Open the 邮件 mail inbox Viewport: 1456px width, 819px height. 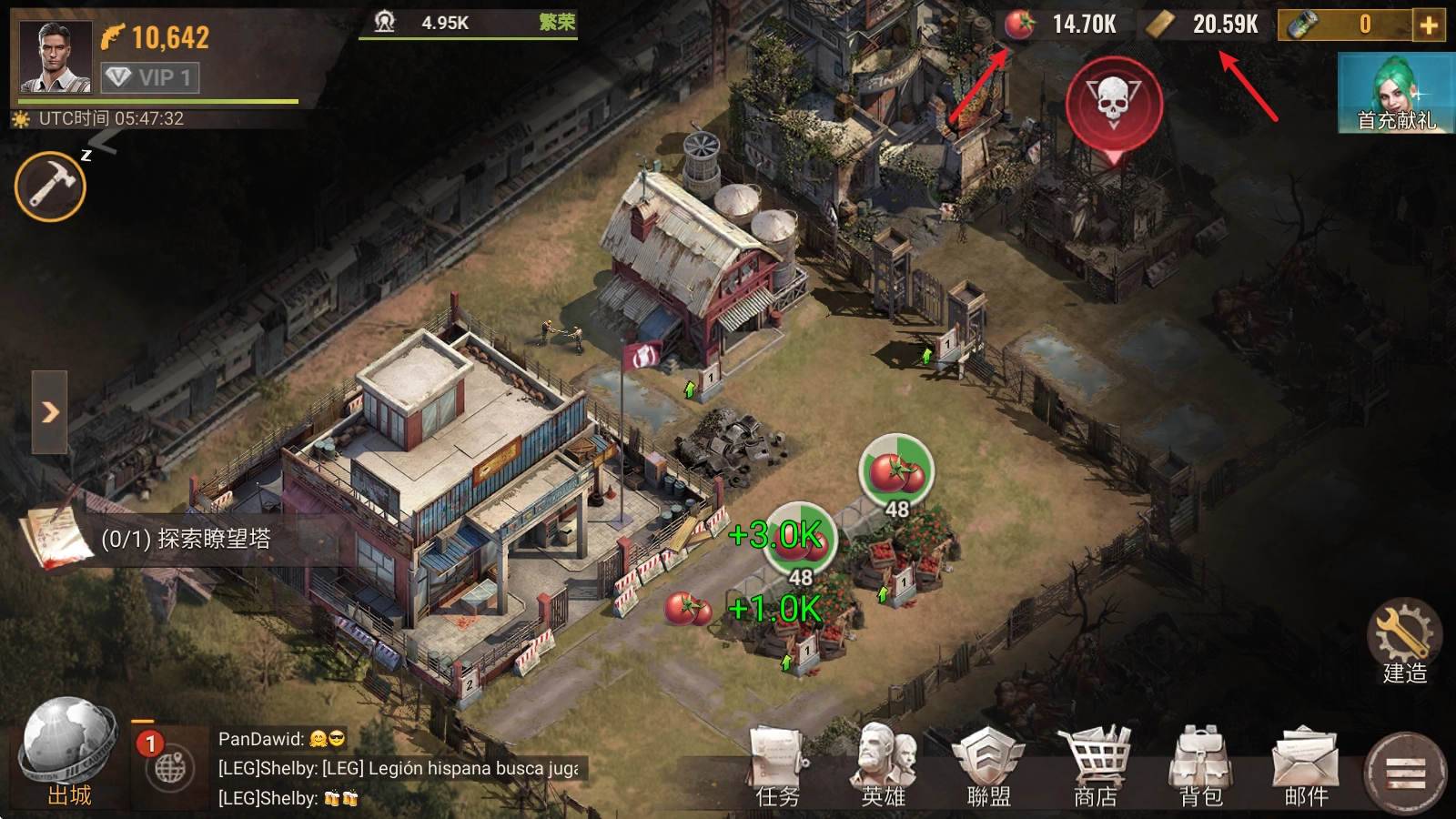tap(1307, 766)
